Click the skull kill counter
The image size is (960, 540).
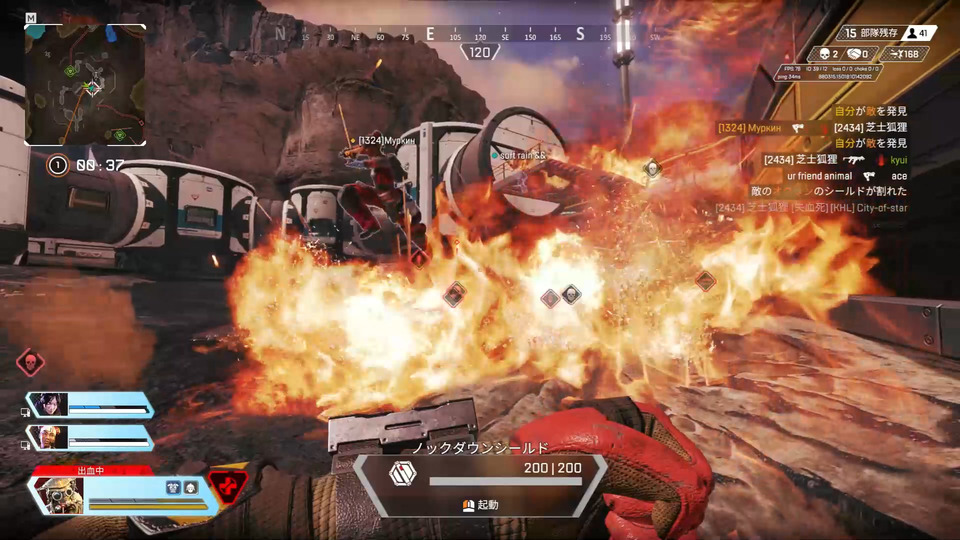pos(826,53)
